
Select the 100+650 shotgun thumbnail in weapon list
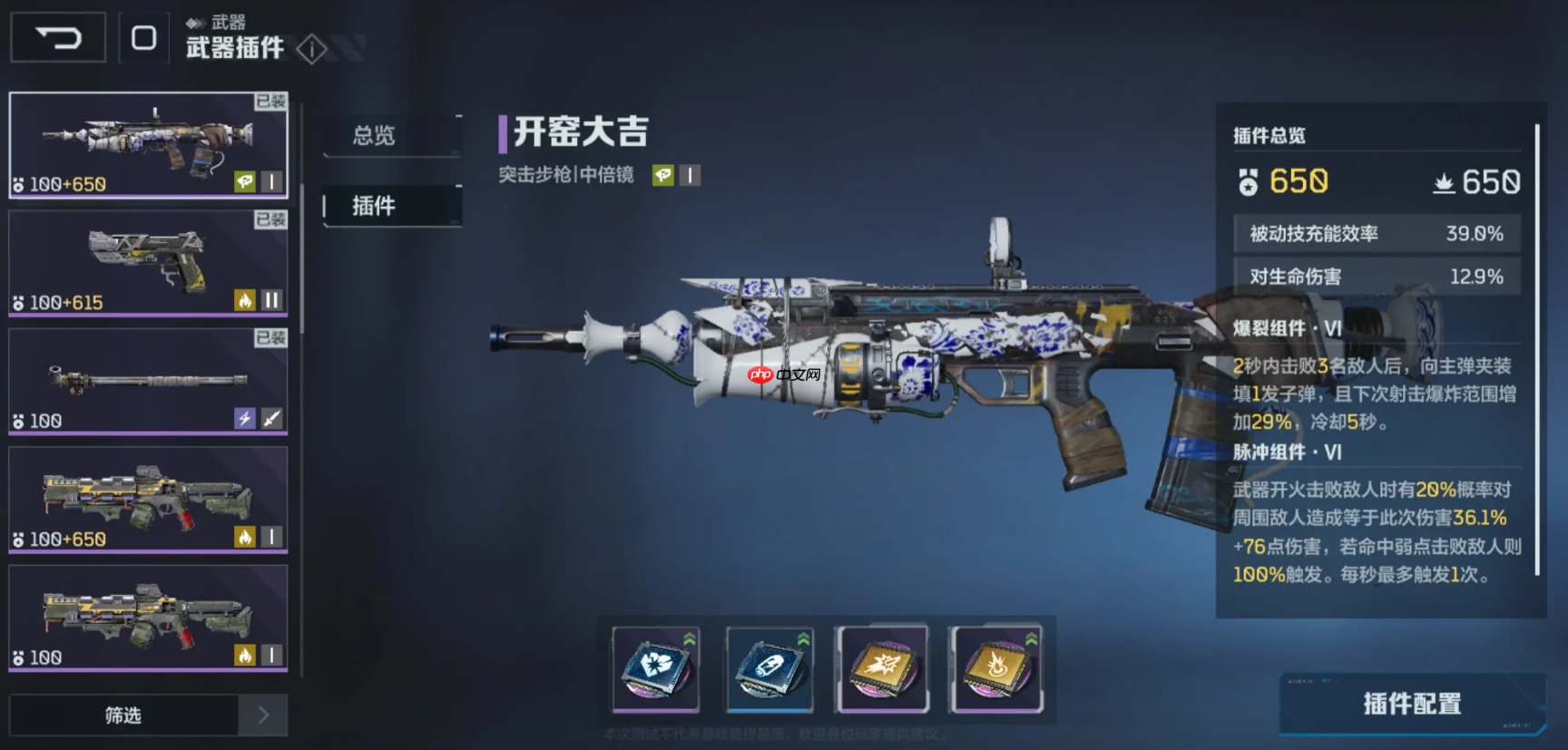tap(148, 499)
